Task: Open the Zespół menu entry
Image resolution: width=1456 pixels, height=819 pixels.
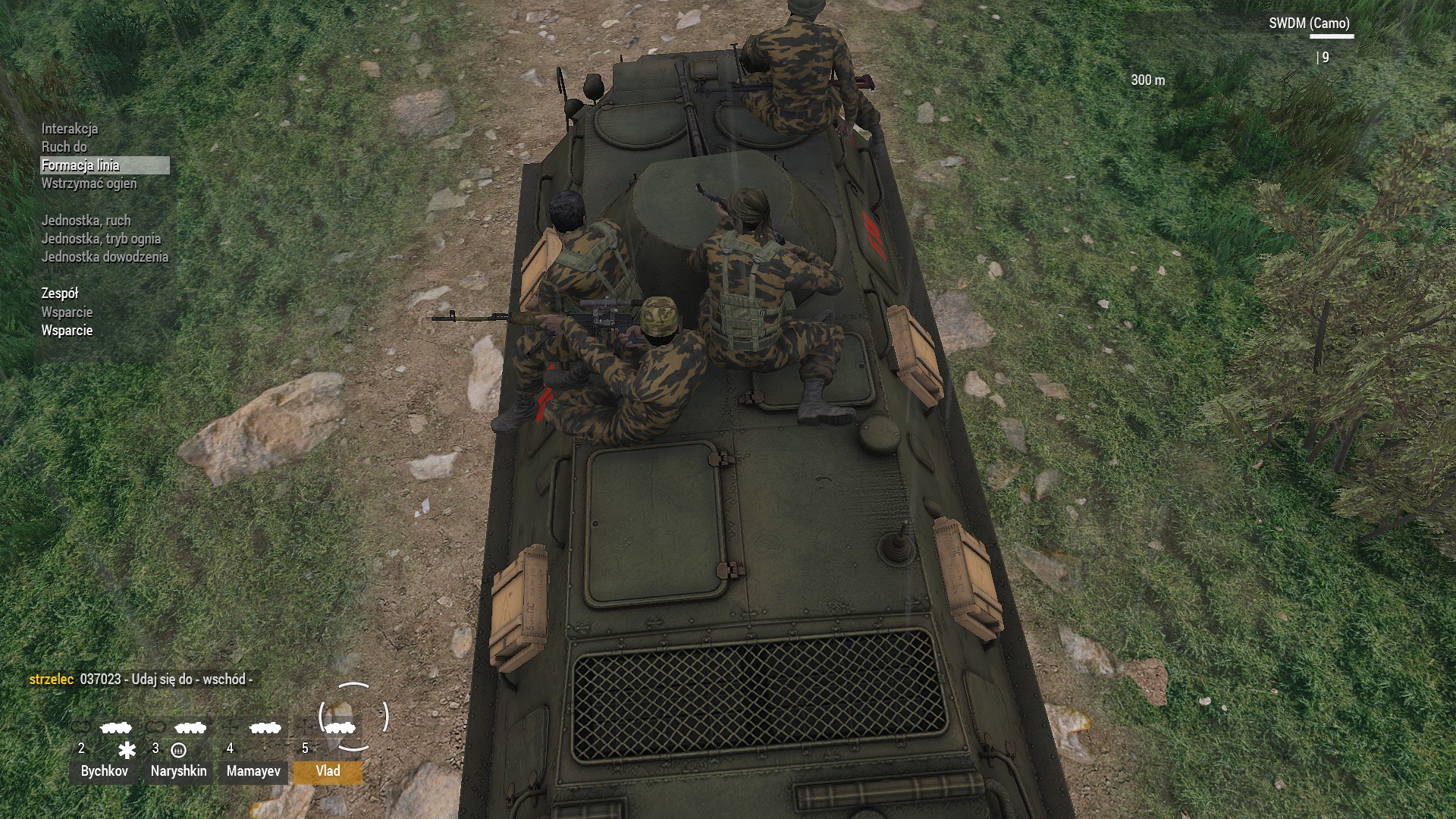Action: 60,293
